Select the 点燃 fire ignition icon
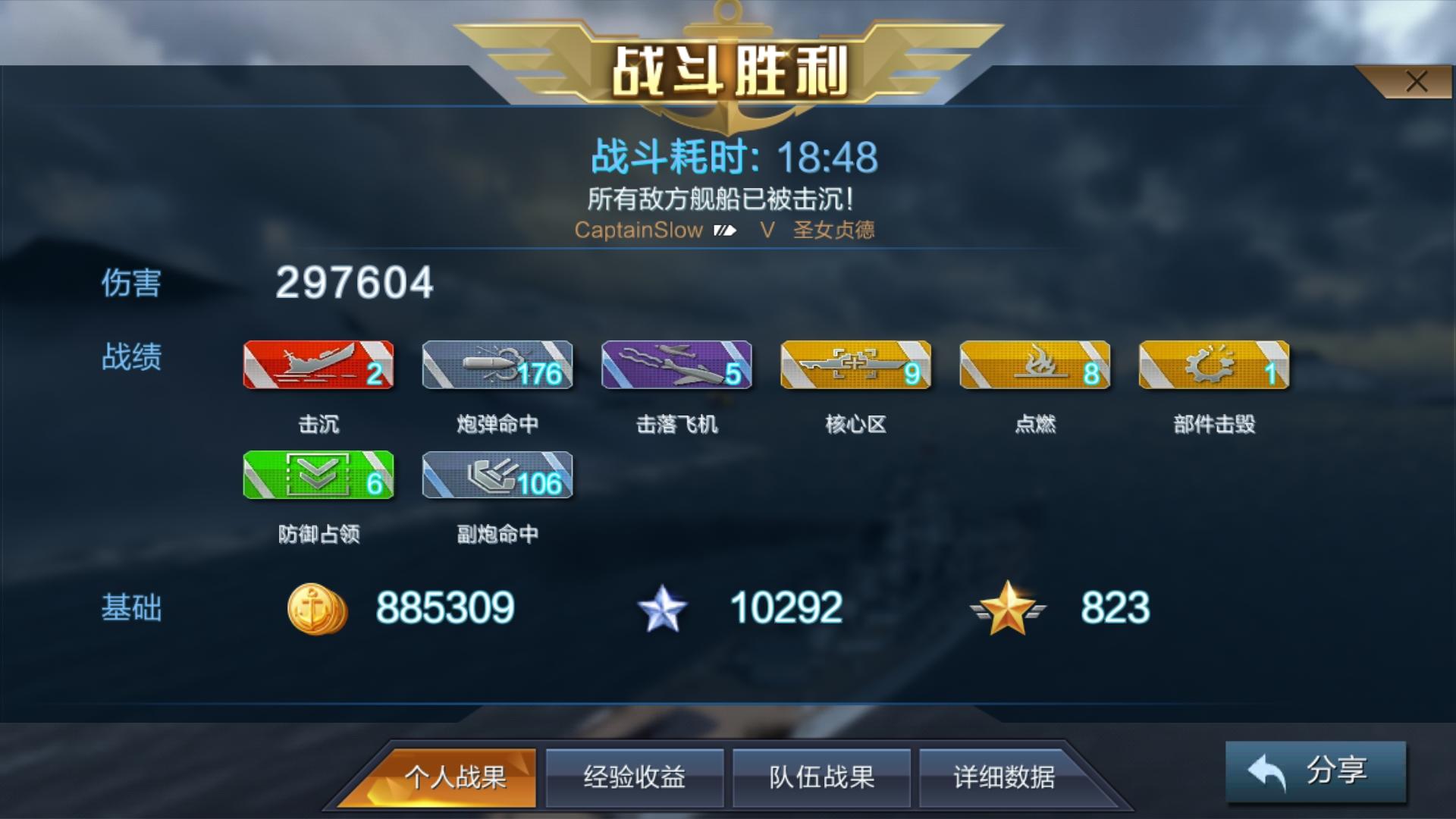Viewport: 1456px width, 819px height. [x=1034, y=366]
